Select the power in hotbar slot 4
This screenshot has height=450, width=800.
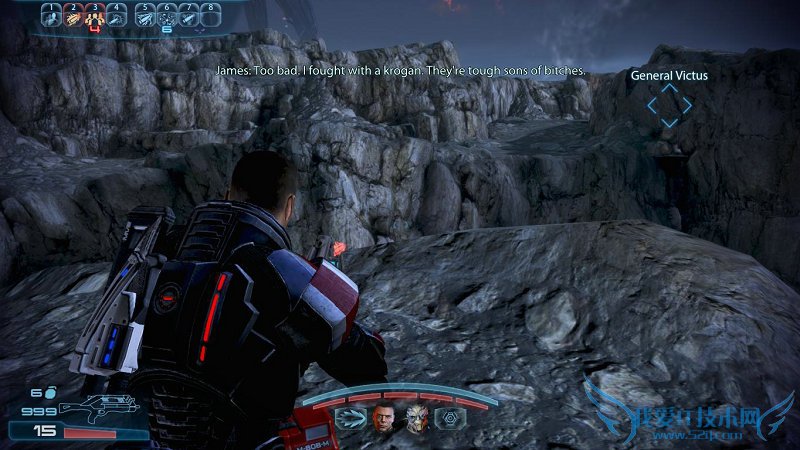pyautogui.click(x=118, y=17)
